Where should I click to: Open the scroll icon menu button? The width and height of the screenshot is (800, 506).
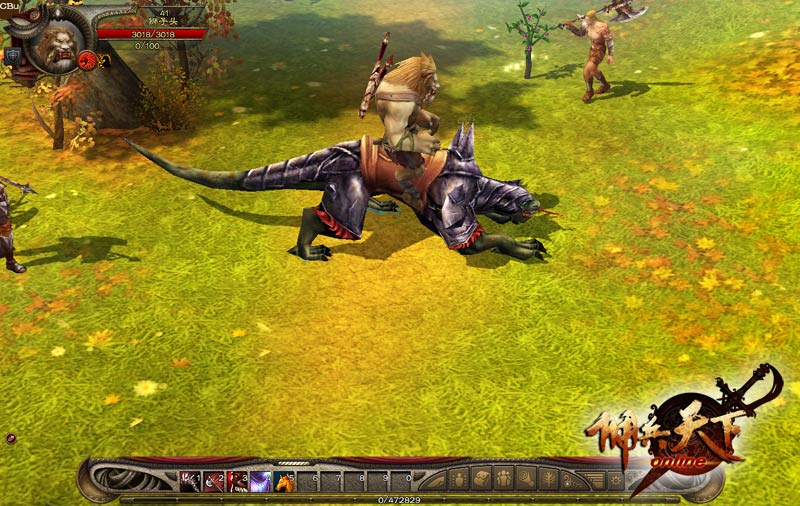pyautogui.click(x=481, y=479)
